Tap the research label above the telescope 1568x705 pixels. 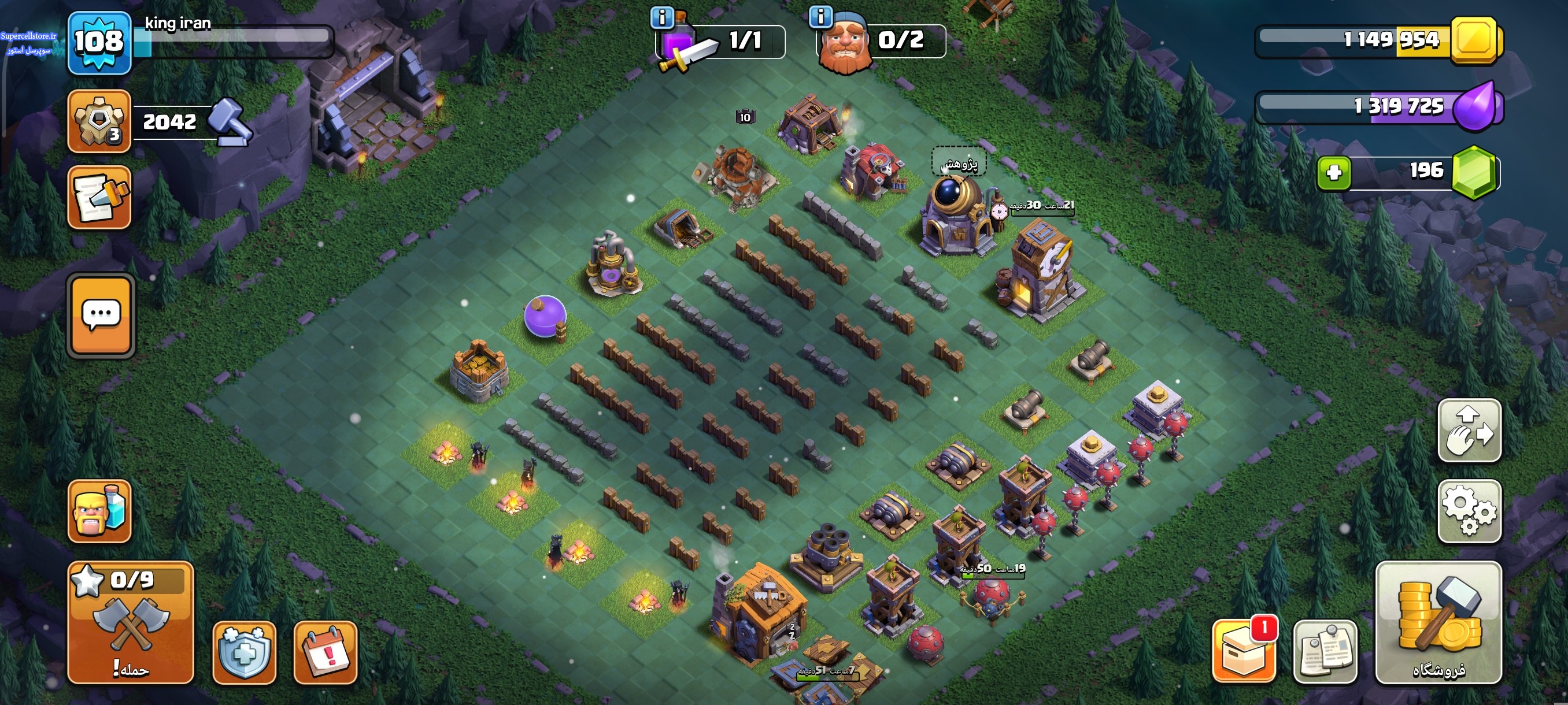(x=959, y=163)
